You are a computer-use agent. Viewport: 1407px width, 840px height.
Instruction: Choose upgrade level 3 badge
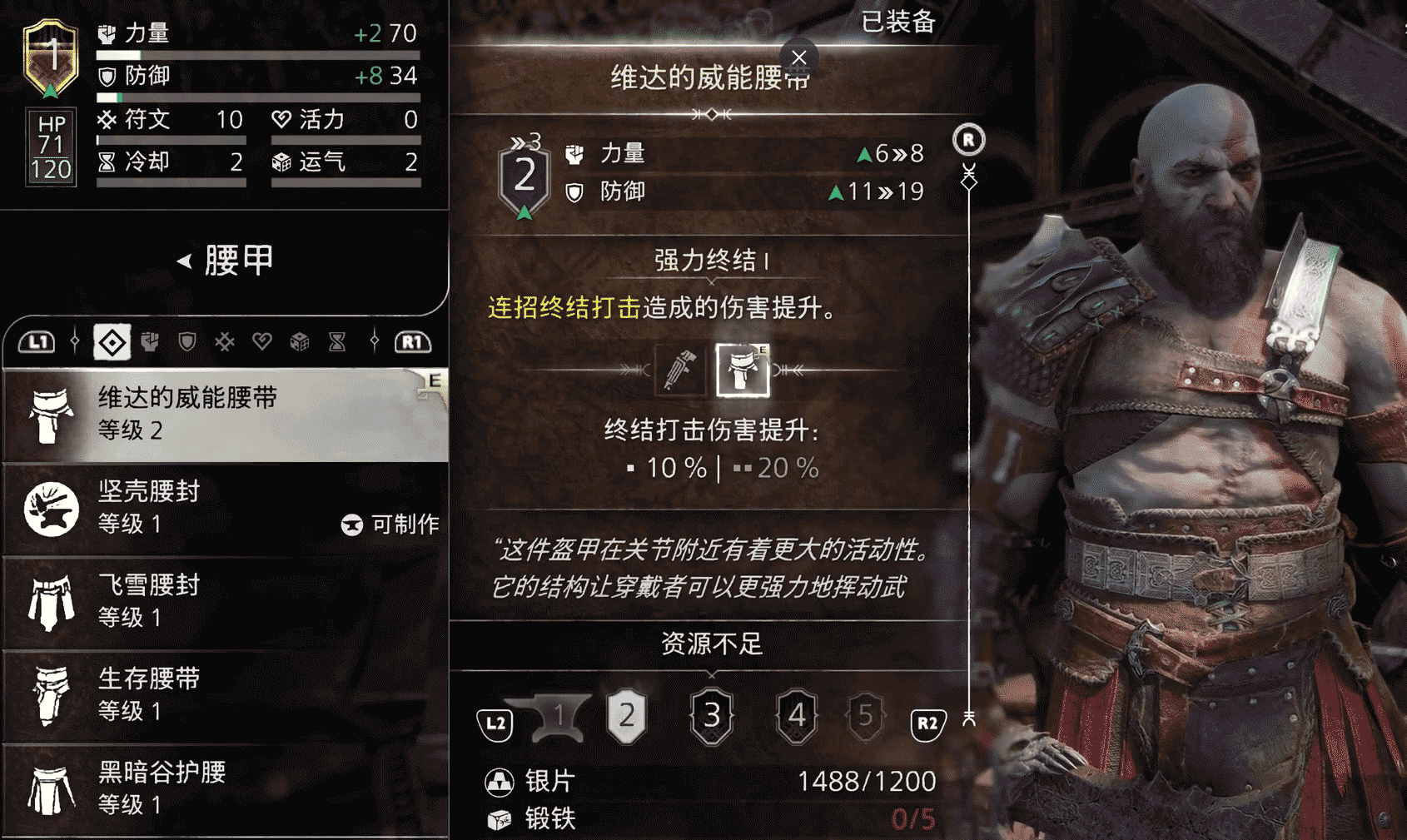tap(712, 716)
